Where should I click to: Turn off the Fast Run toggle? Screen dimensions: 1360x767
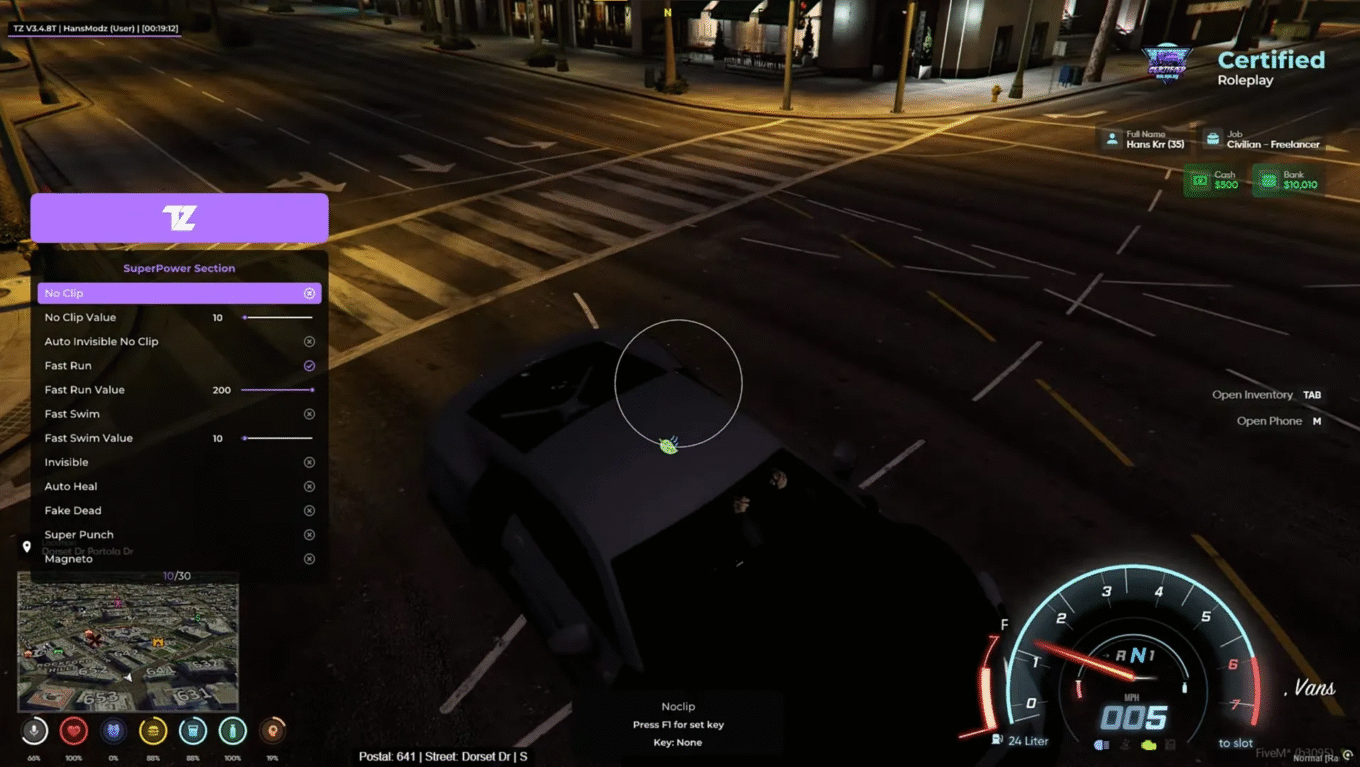(309, 366)
